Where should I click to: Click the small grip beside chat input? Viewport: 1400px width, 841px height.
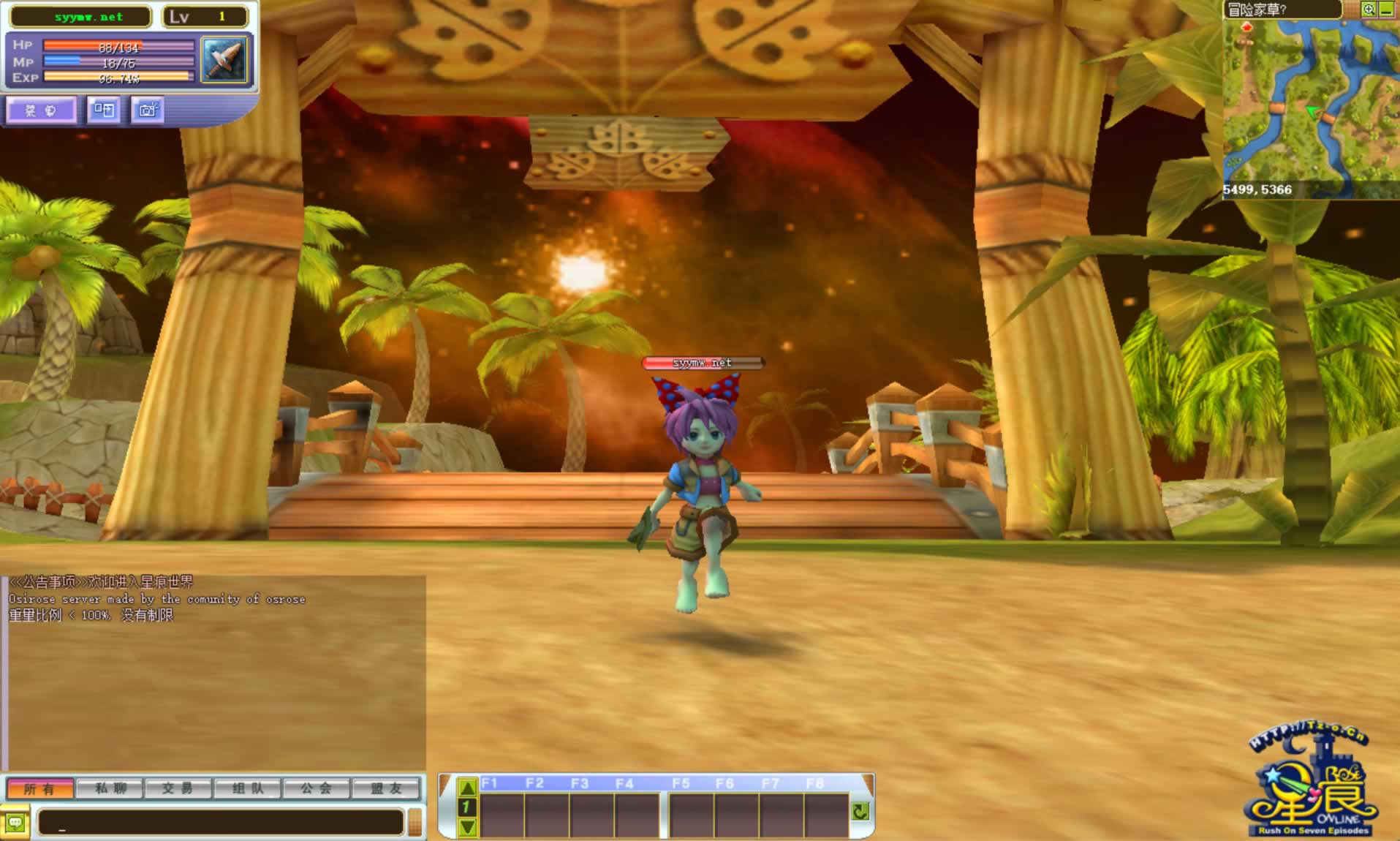point(415,822)
